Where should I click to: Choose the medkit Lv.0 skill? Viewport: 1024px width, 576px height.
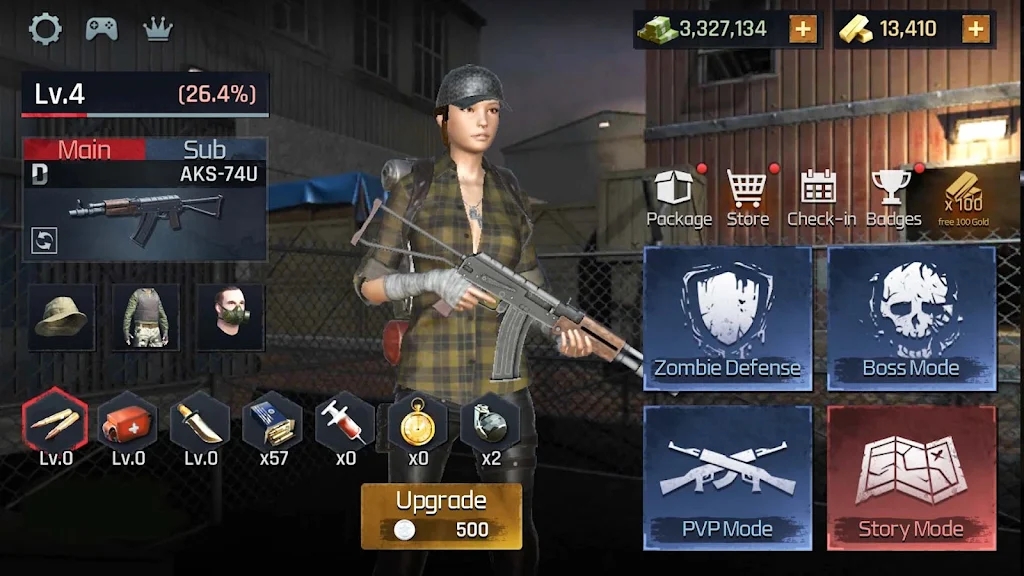128,423
